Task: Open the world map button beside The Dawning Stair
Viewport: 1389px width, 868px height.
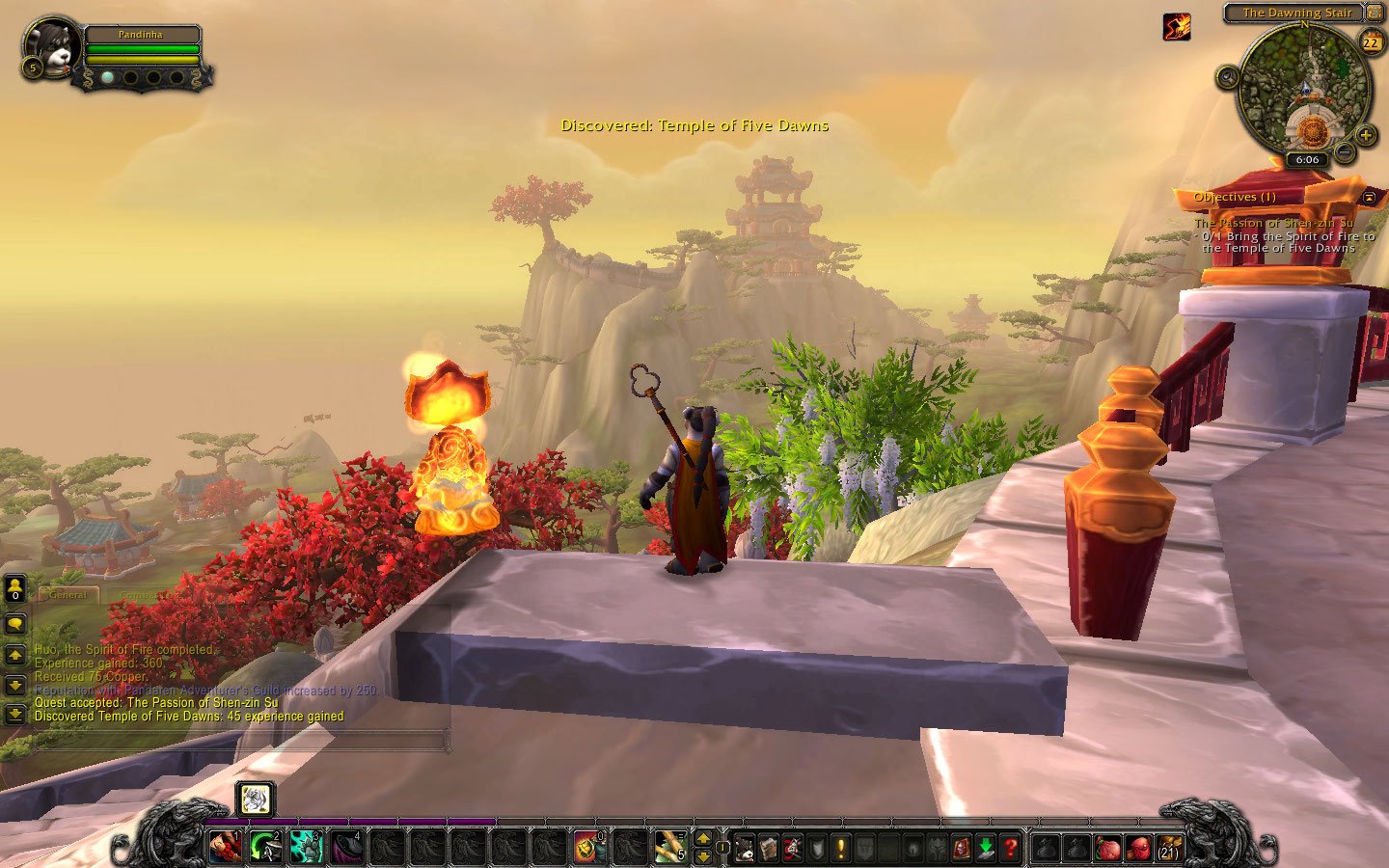Action: (x=1374, y=13)
